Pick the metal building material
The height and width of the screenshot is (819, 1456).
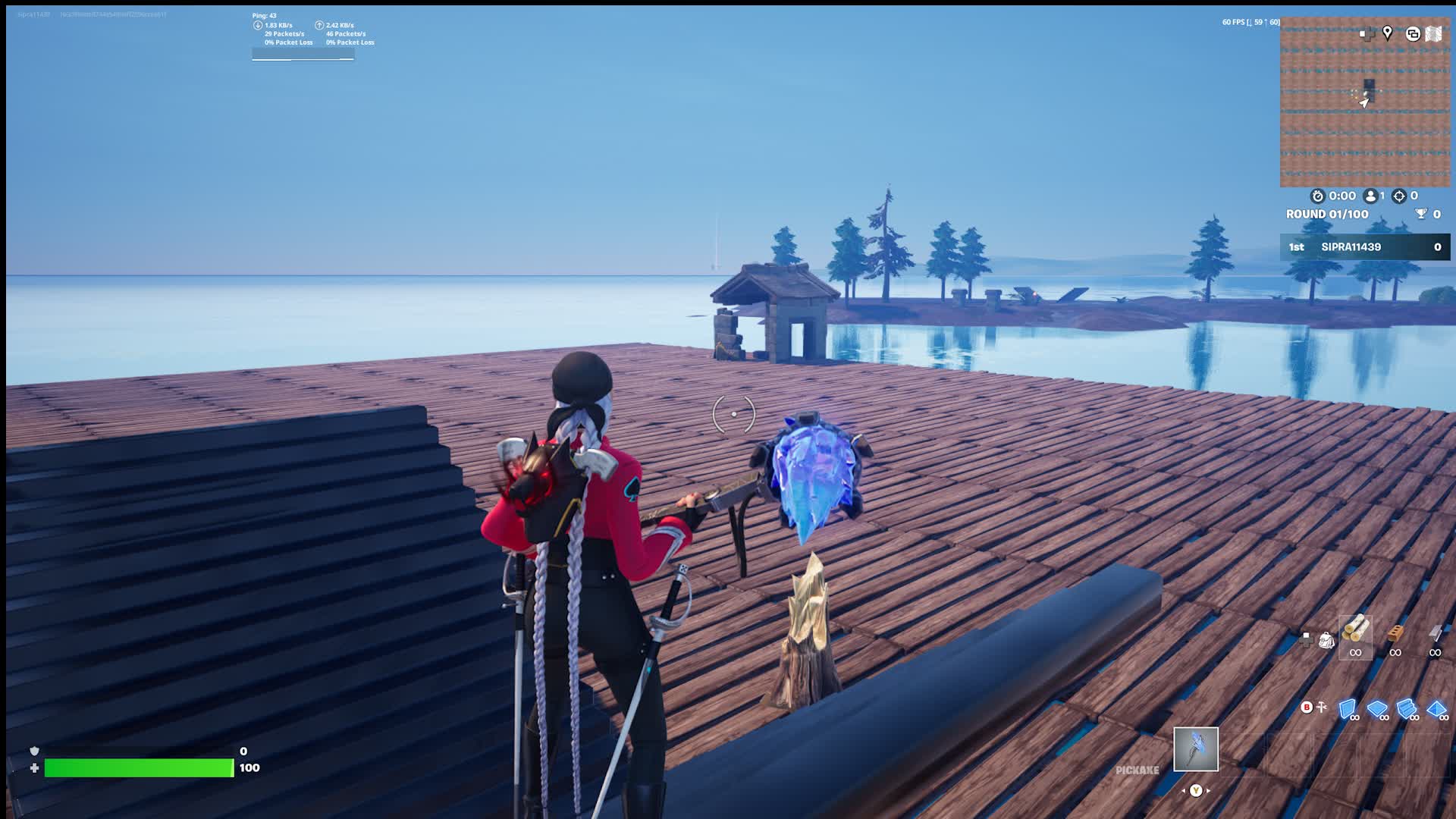1435,633
